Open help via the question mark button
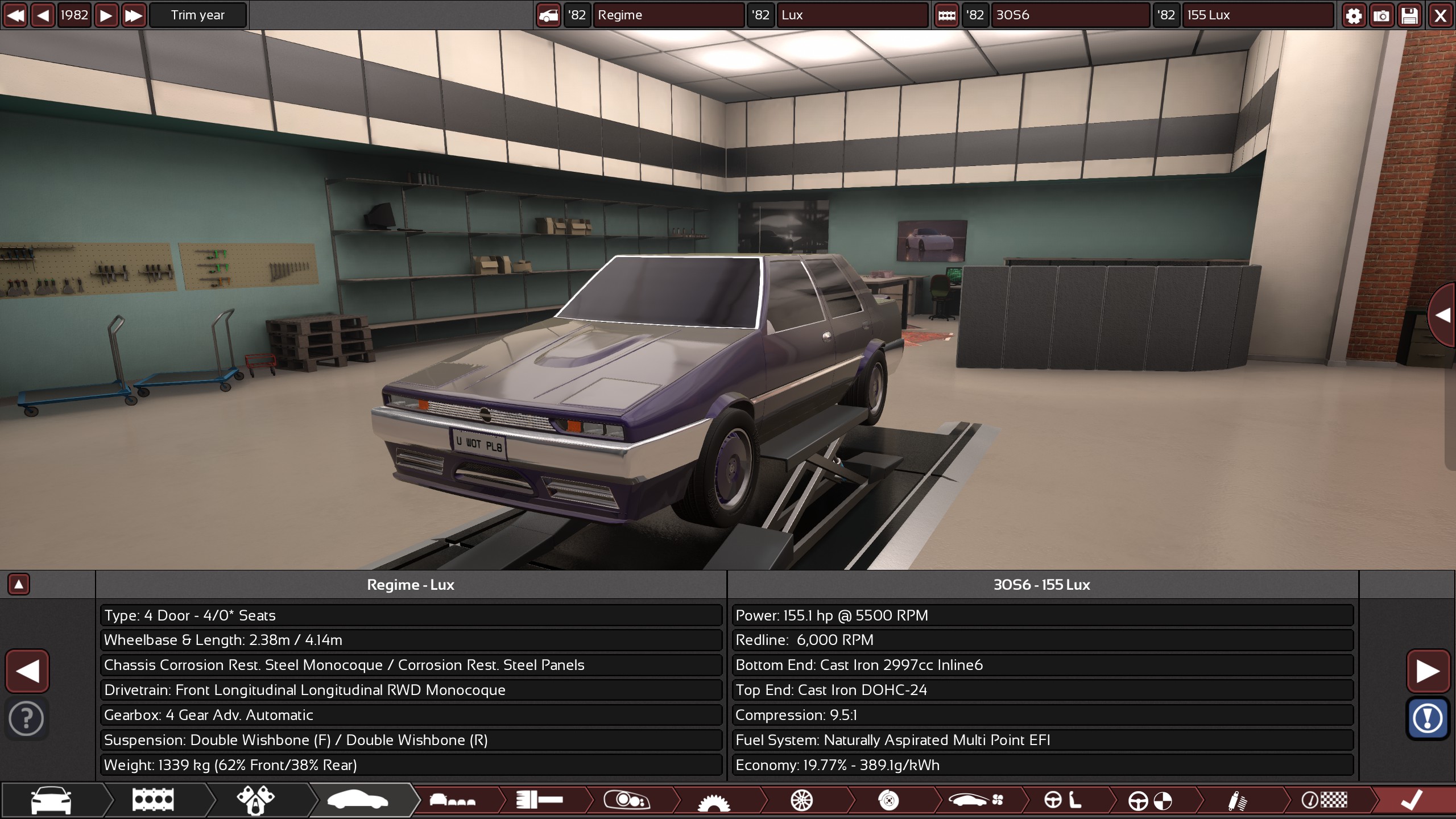The image size is (1456, 819). point(27,718)
